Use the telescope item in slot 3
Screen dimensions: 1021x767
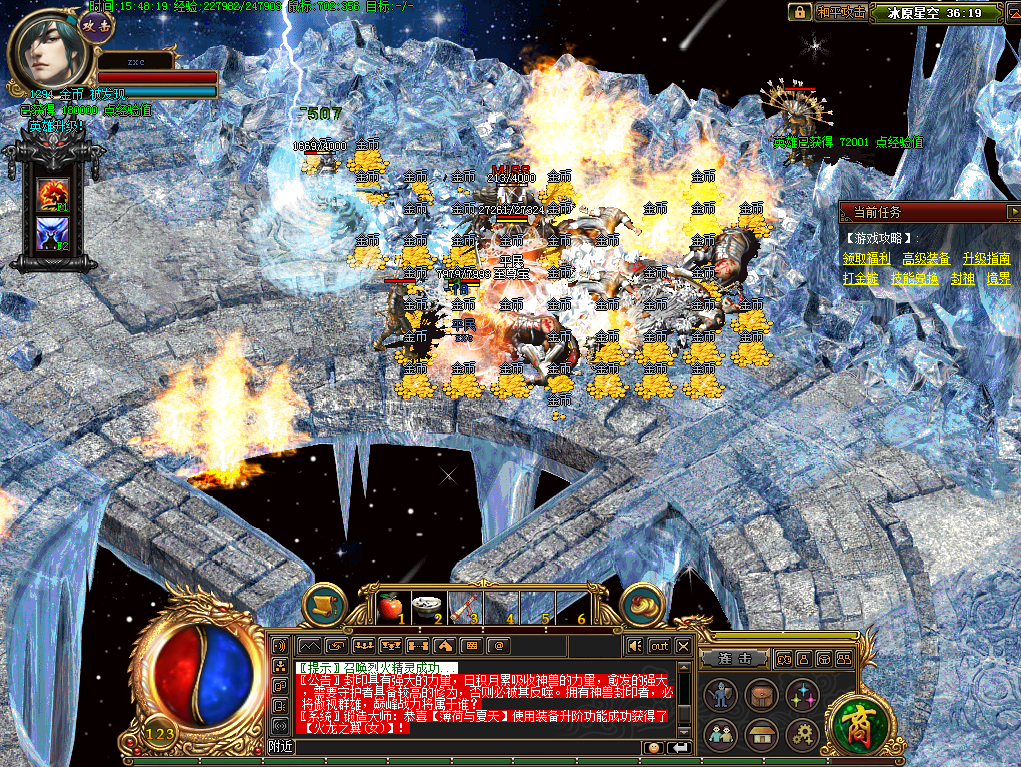coord(462,604)
